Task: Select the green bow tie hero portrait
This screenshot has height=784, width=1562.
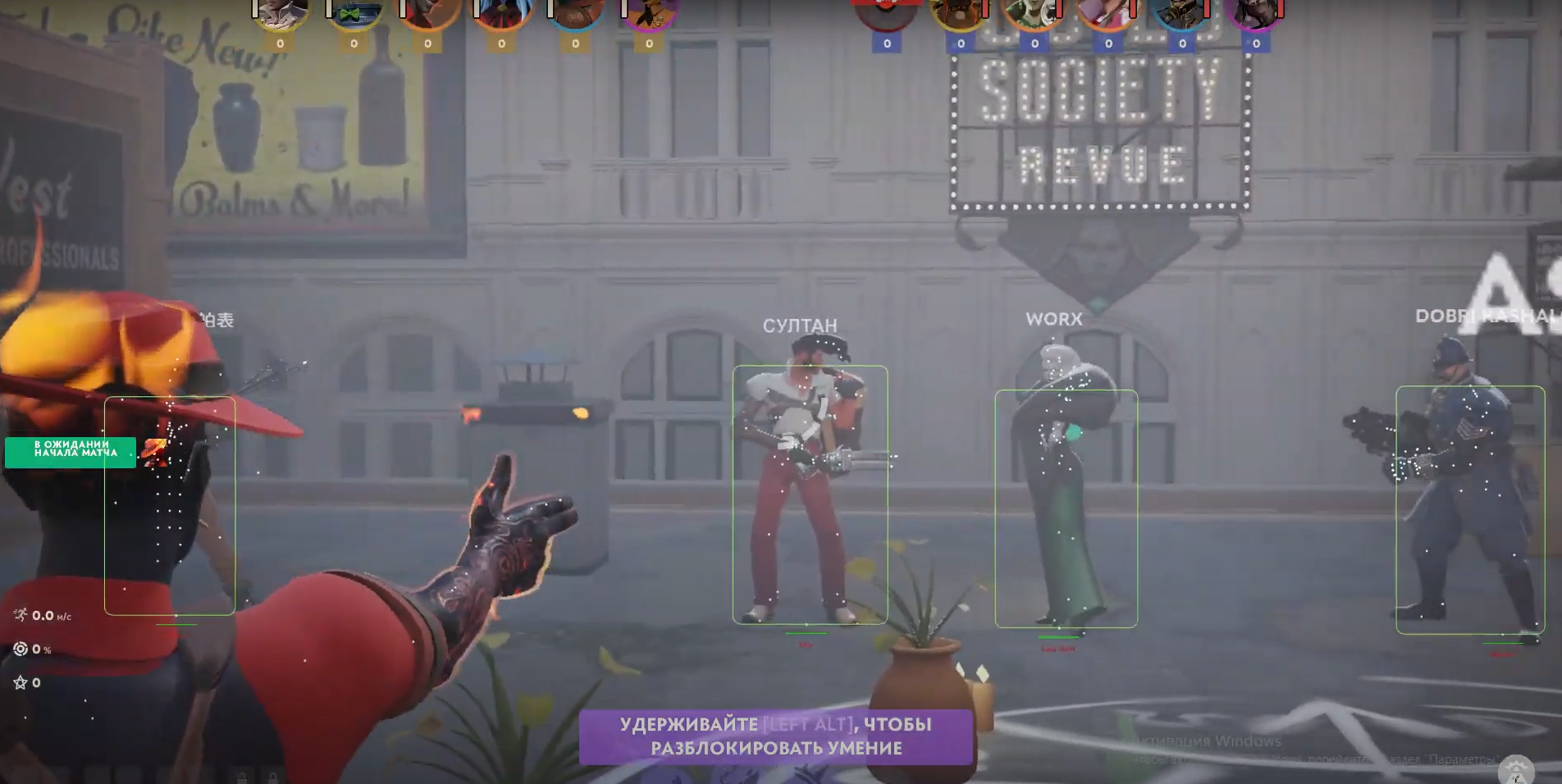Action: (354, 14)
